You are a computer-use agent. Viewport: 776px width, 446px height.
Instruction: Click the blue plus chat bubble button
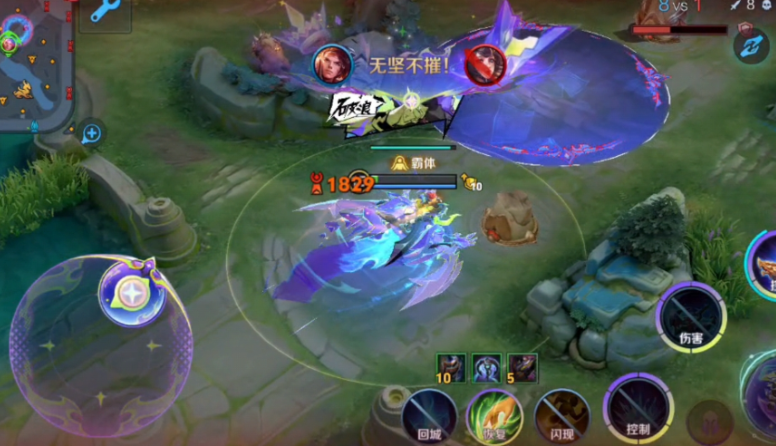(x=92, y=133)
